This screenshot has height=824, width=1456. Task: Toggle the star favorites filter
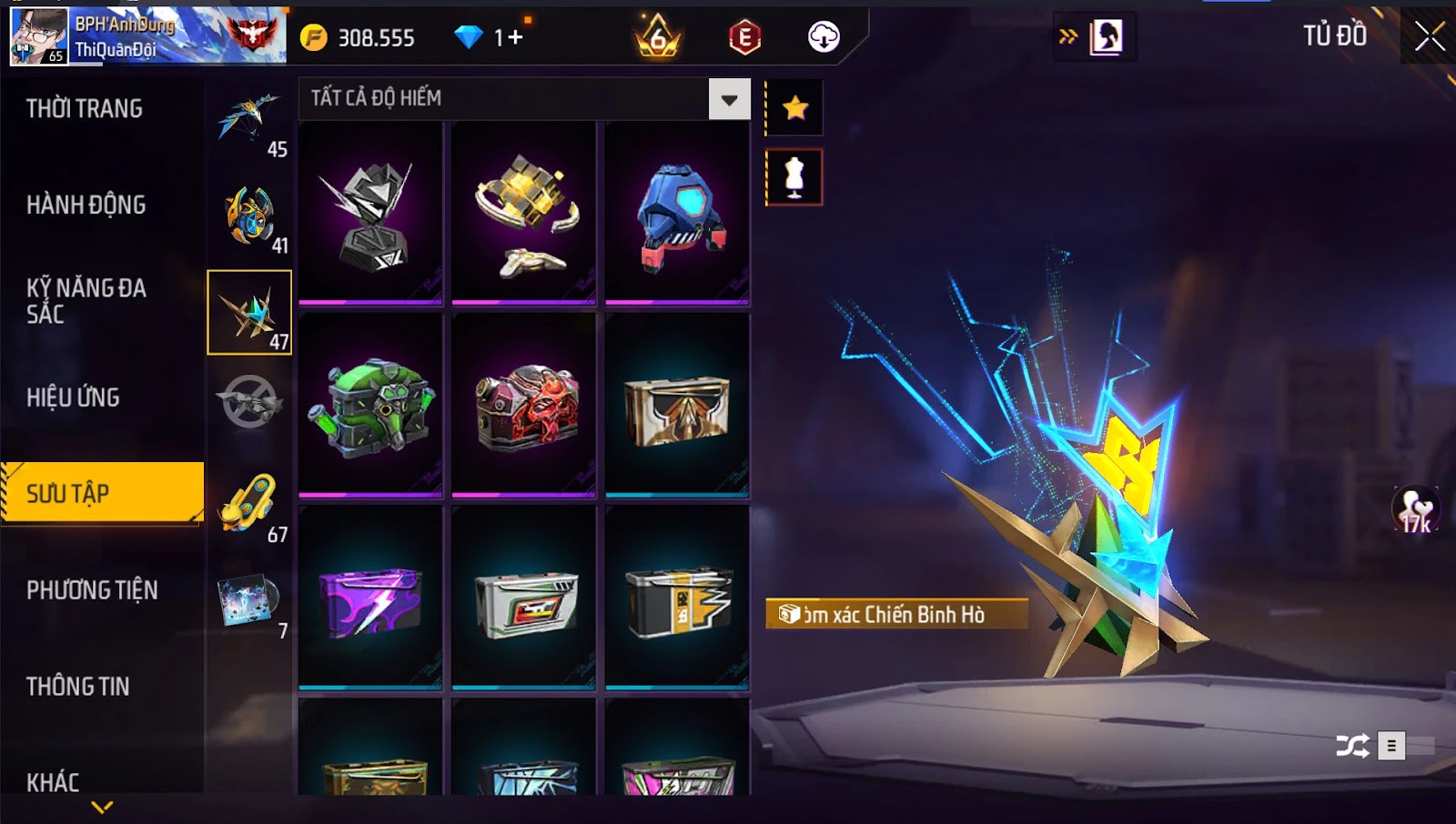[x=795, y=108]
